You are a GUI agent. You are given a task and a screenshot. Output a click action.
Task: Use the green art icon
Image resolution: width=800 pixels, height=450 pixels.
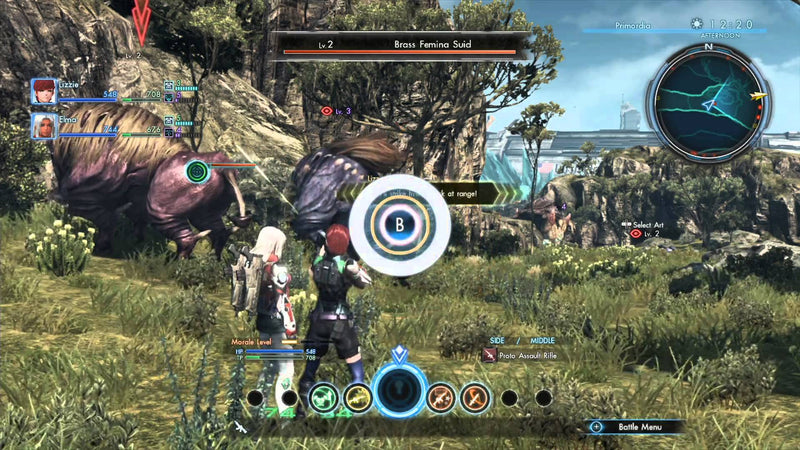pos(324,398)
